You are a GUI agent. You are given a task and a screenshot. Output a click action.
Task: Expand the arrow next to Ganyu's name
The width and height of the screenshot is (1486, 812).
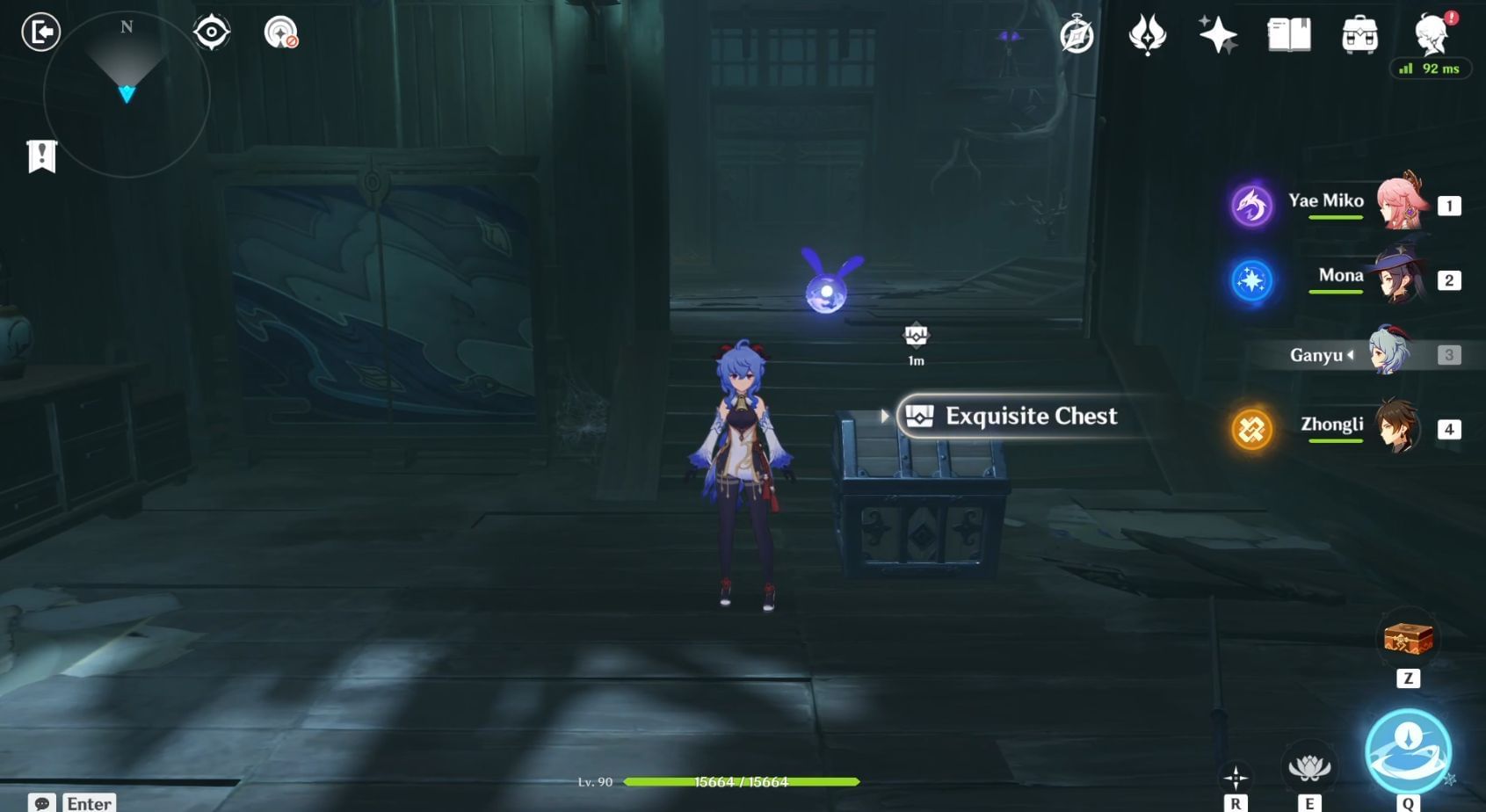[x=1352, y=357]
